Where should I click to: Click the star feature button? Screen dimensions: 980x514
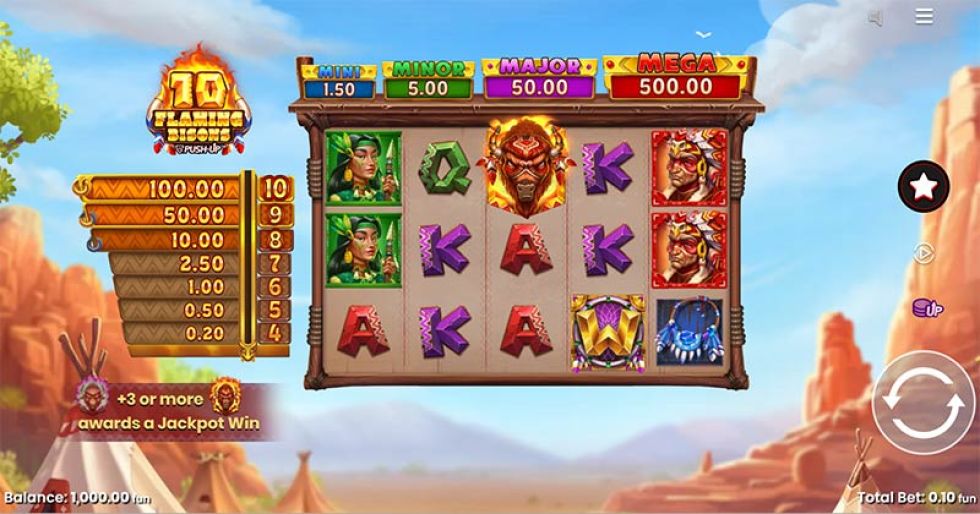922,186
